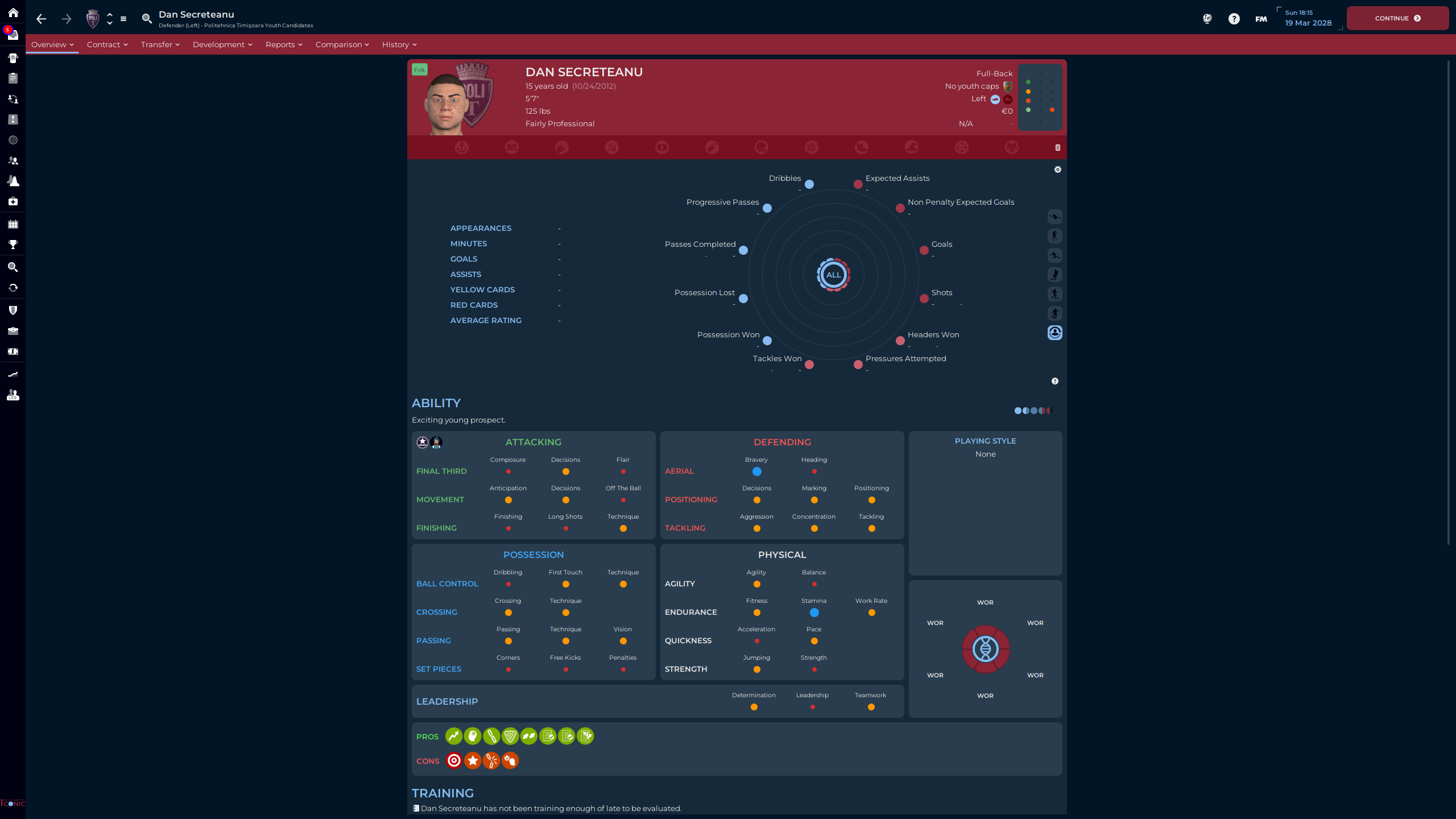Open the Comparison menu
The width and height of the screenshot is (1456, 819).
coord(342,44)
